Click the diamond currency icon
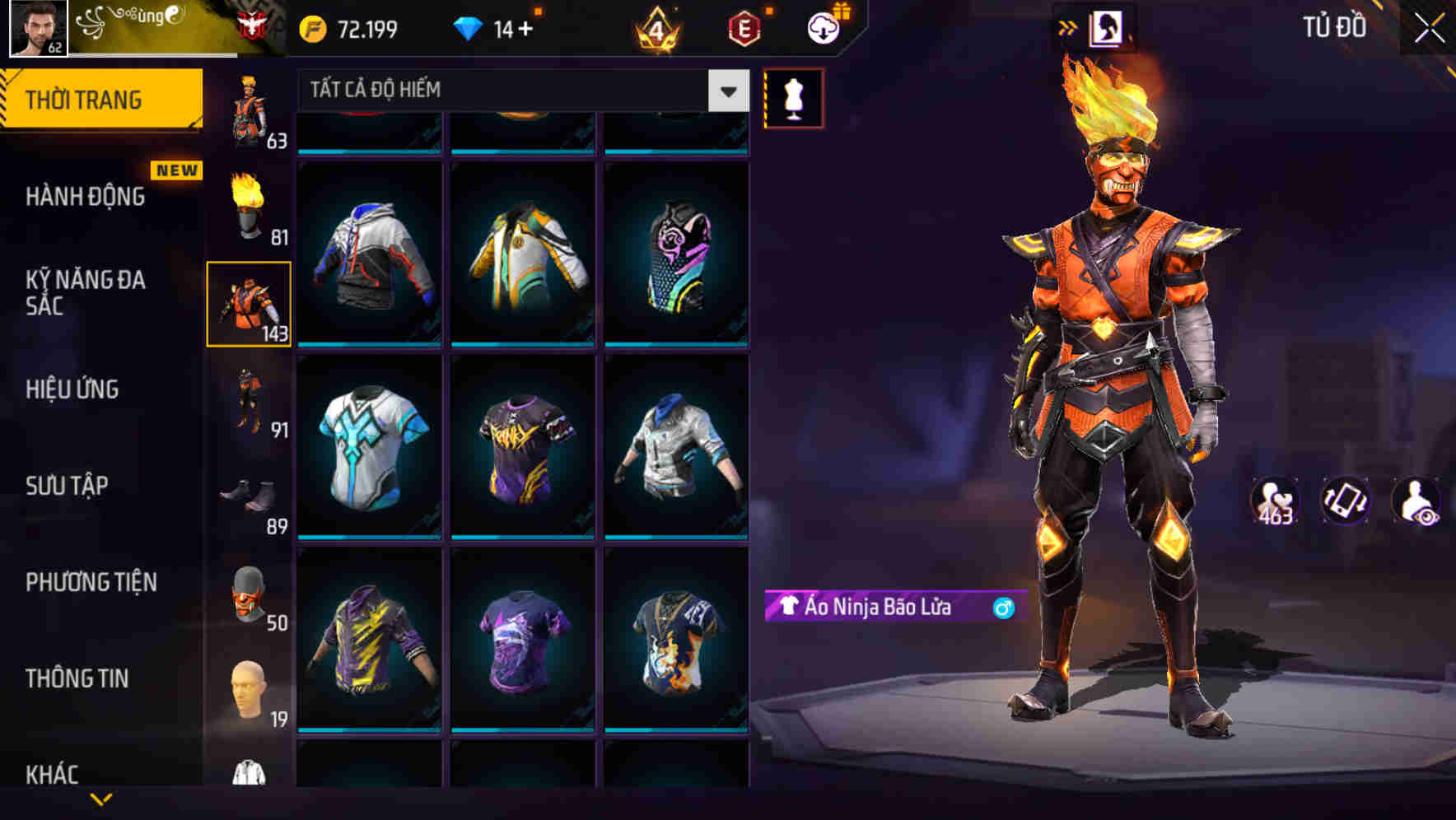Image resolution: width=1456 pixels, height=820 pixels. pyautogui.click(x=469, y=26)
